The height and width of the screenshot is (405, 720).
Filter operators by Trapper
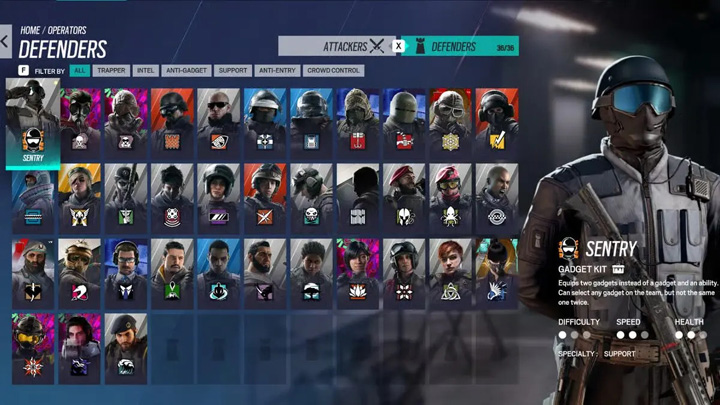coord(111,71)
